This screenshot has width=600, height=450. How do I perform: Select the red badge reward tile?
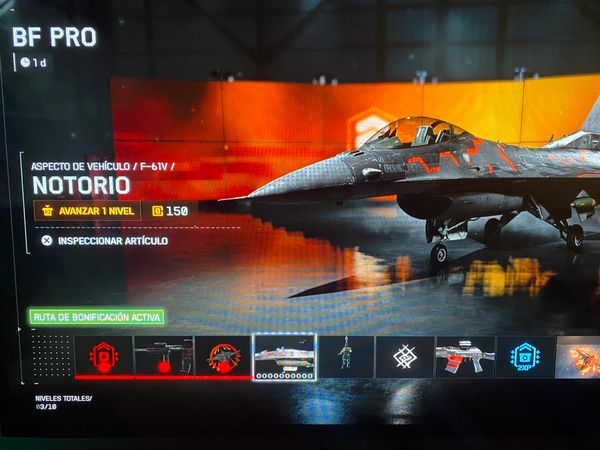pyautogui.click(x=103, y=356)
